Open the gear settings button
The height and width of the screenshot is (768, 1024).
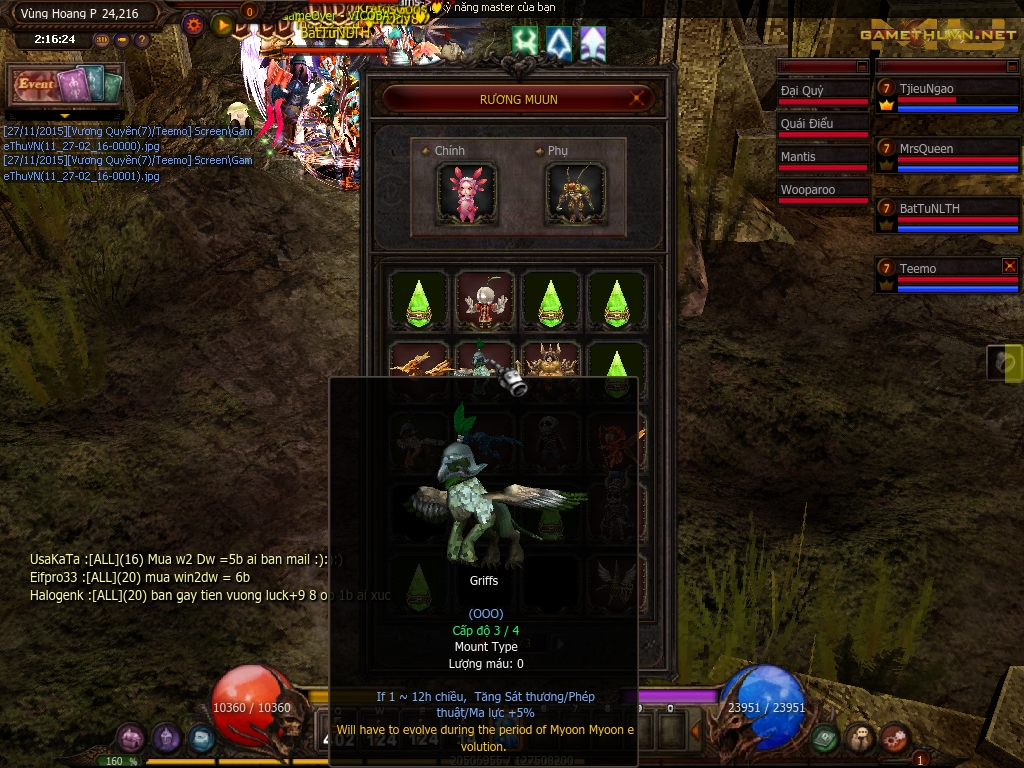(x=194, y=25)
